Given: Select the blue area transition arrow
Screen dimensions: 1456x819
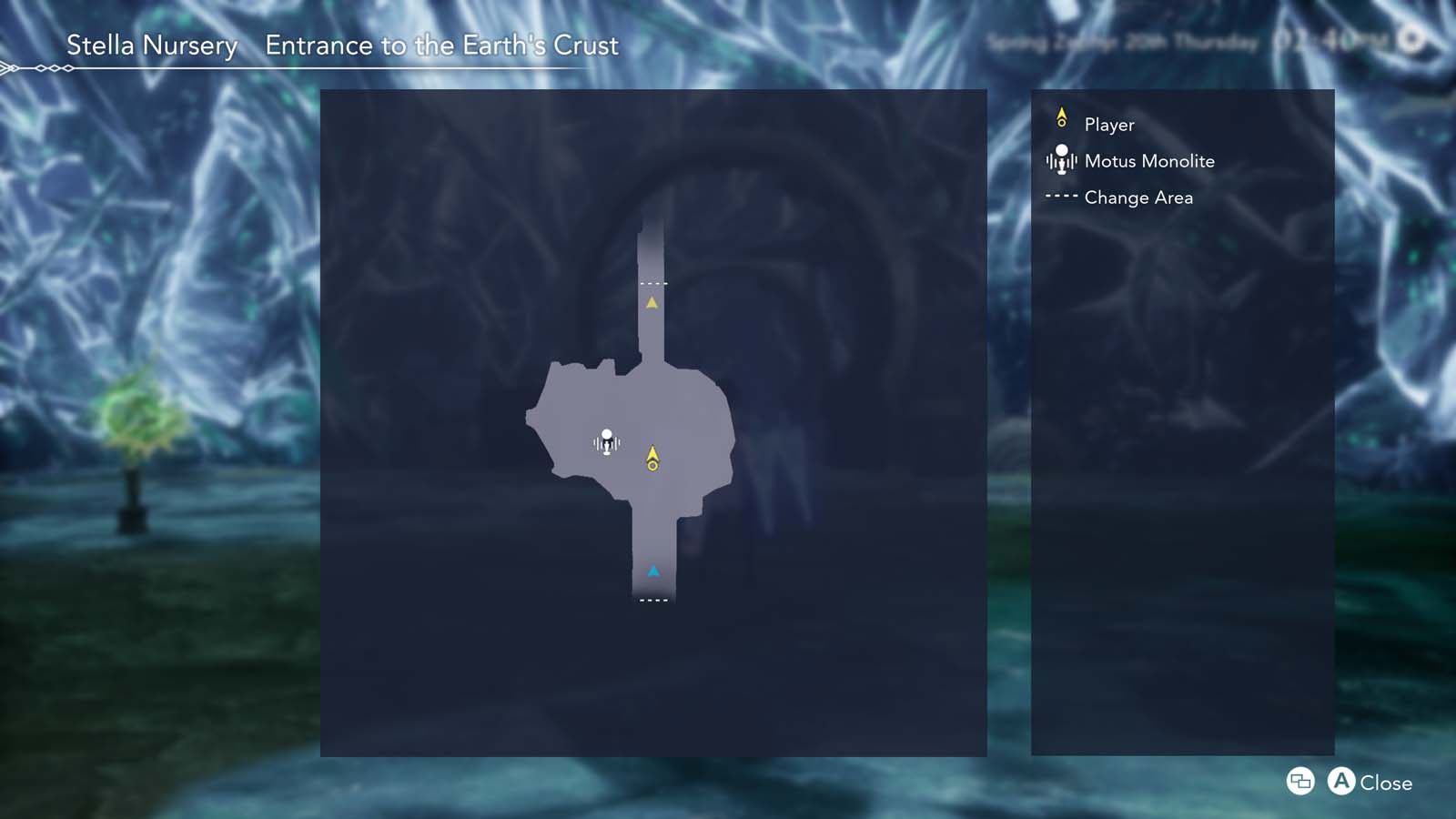Looking at the screenshot, I should click(654, 571).
